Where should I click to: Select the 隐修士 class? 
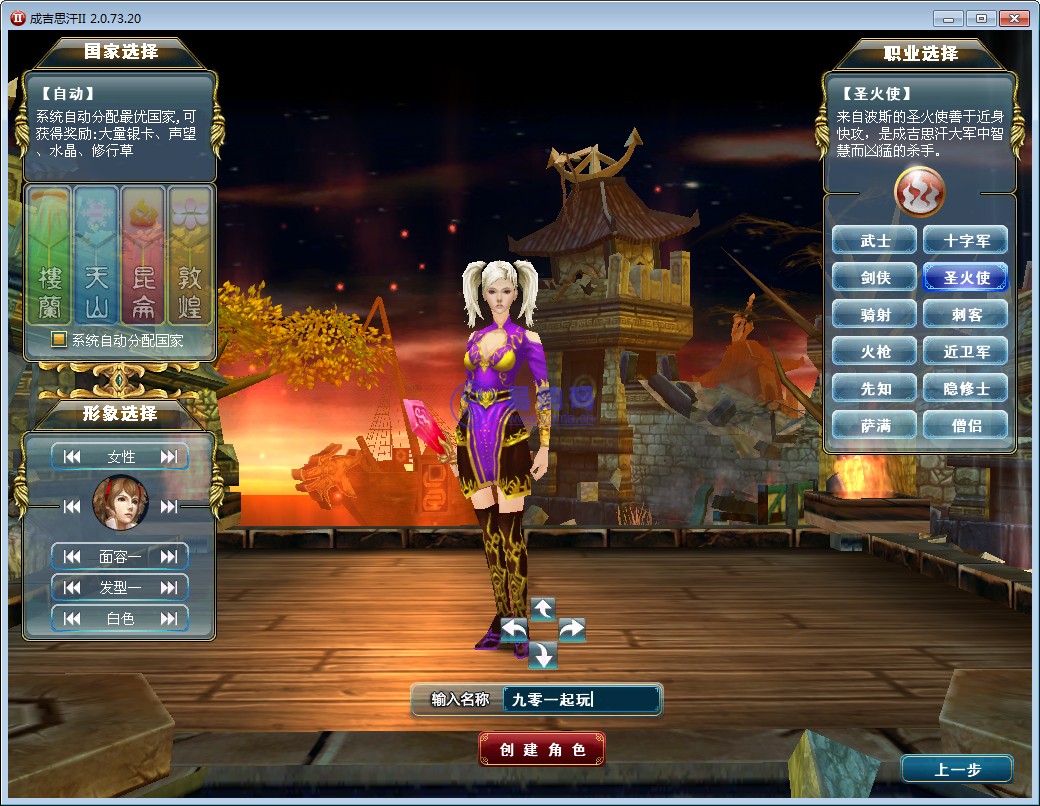pos(965,389)
